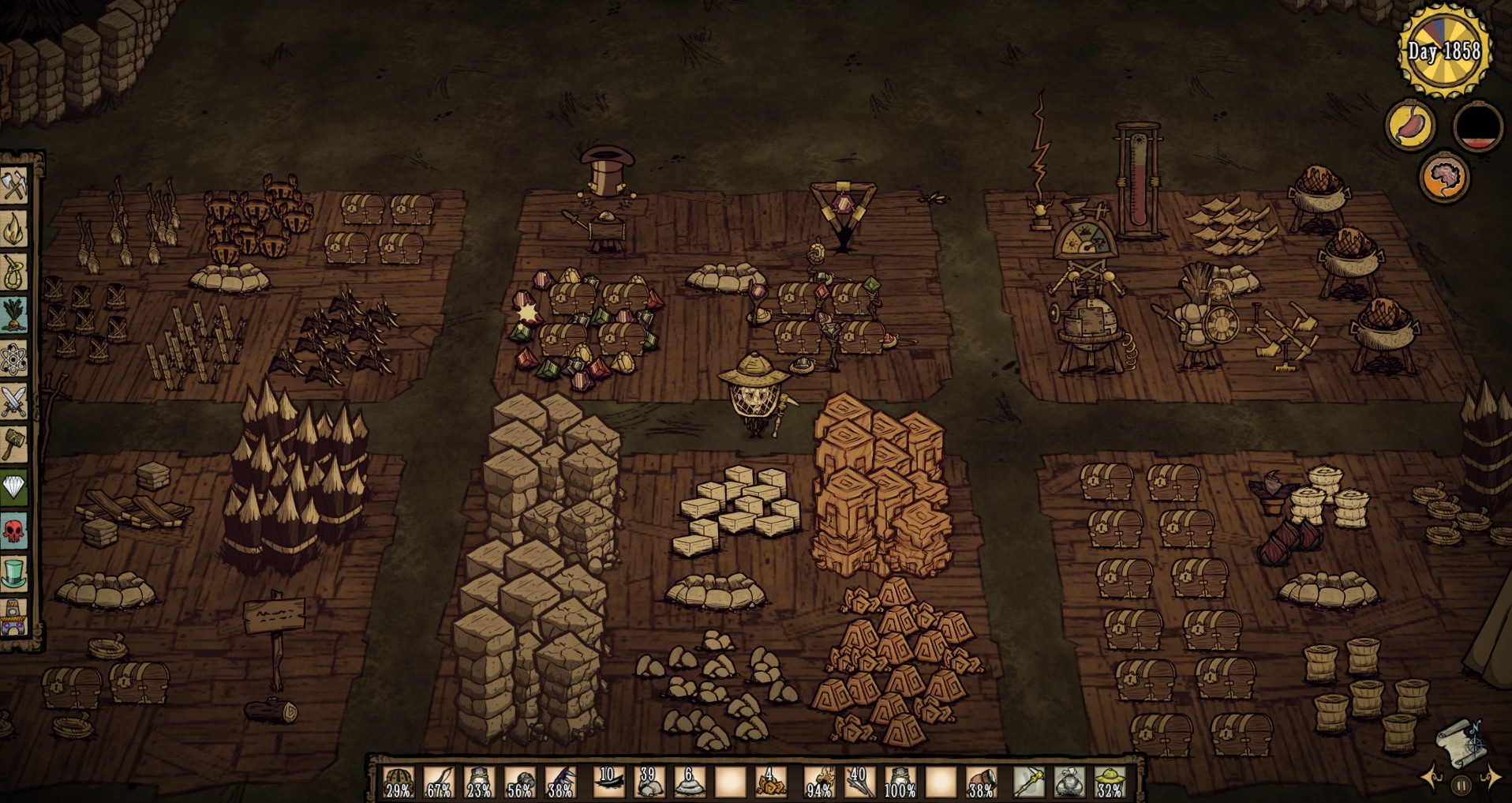Image resolution: width=1512 pixels, height=803 pixels.
Task: Click the equipped golden pickaxe slot
Action: point(1029,782)
